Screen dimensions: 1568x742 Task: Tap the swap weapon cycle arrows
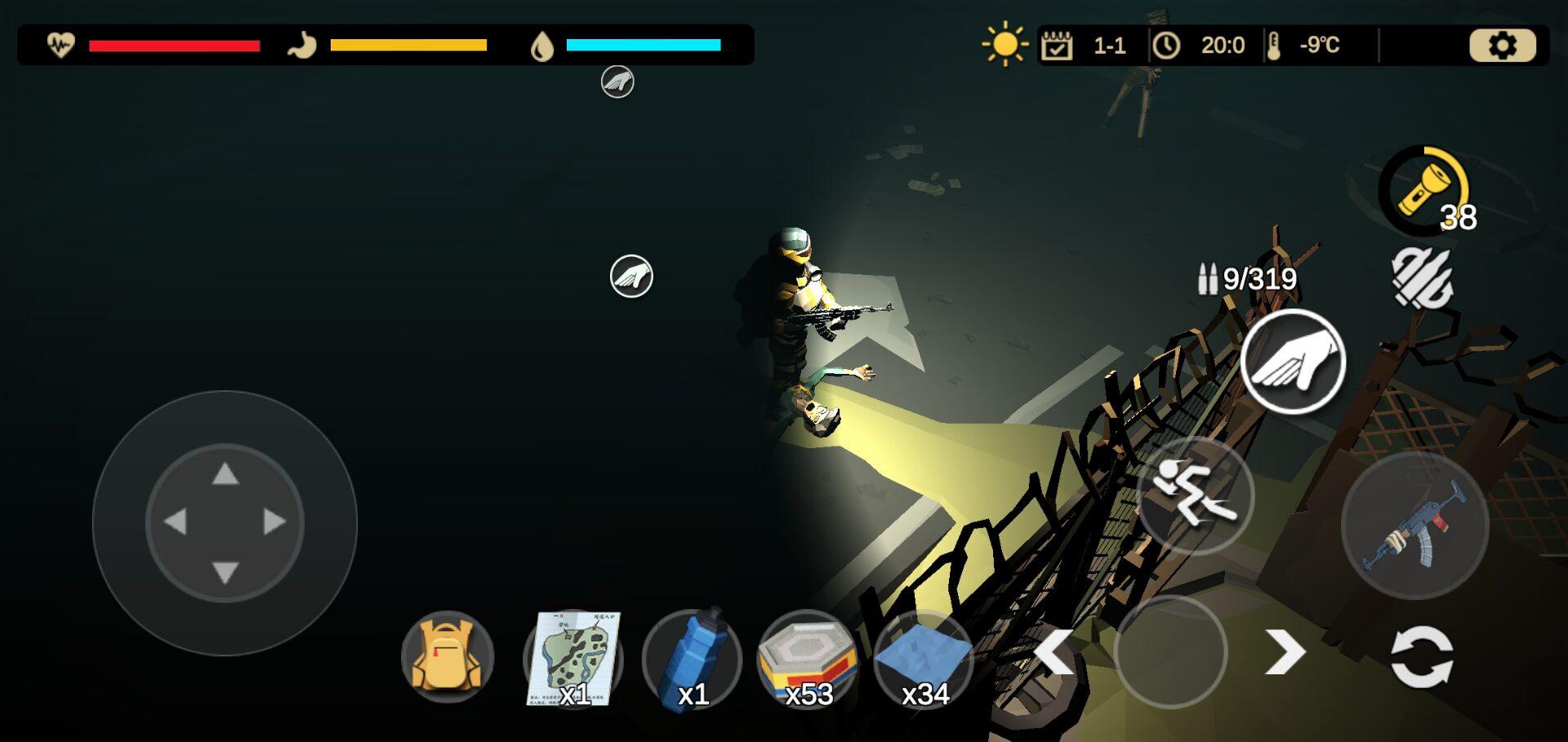1422,655
